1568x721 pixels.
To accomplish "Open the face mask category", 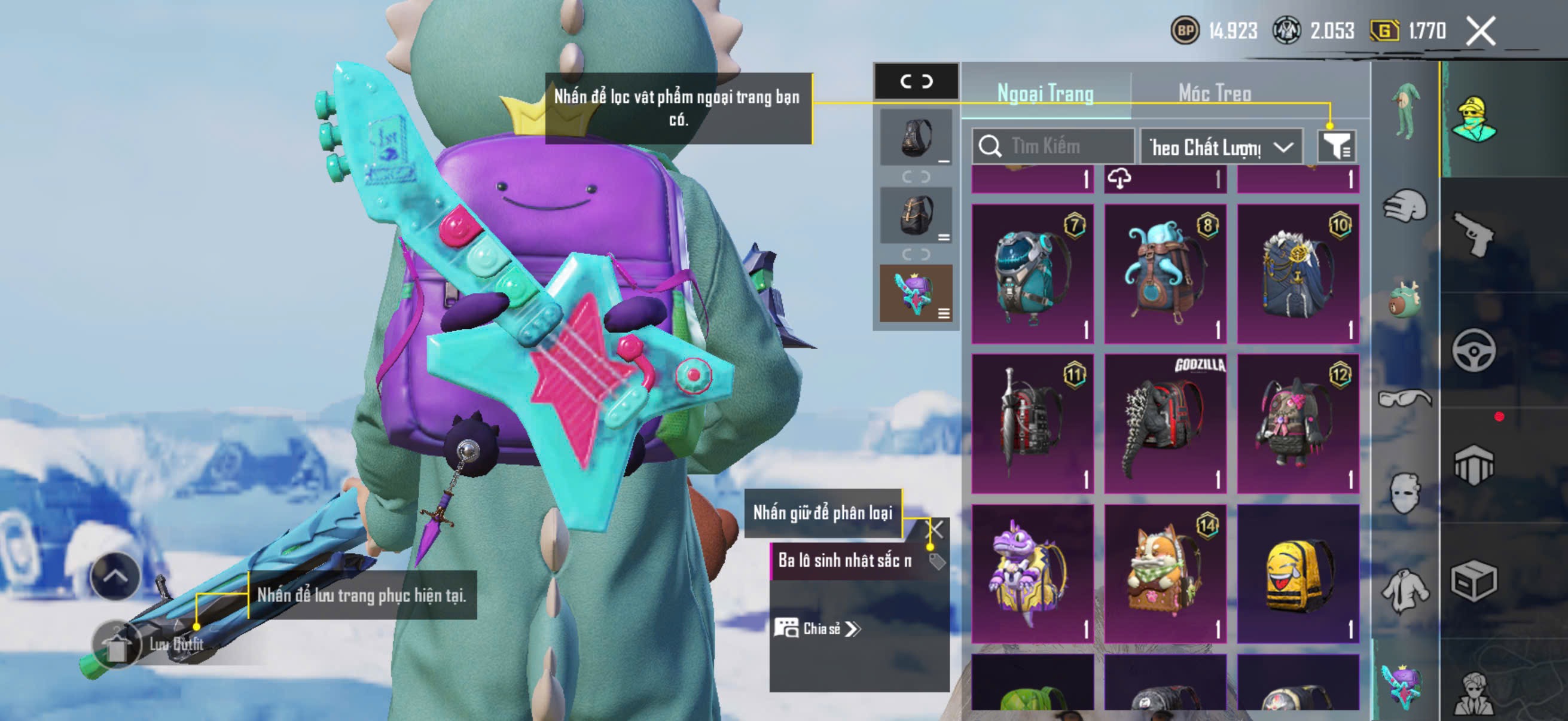I will (x=1404, y=493).
